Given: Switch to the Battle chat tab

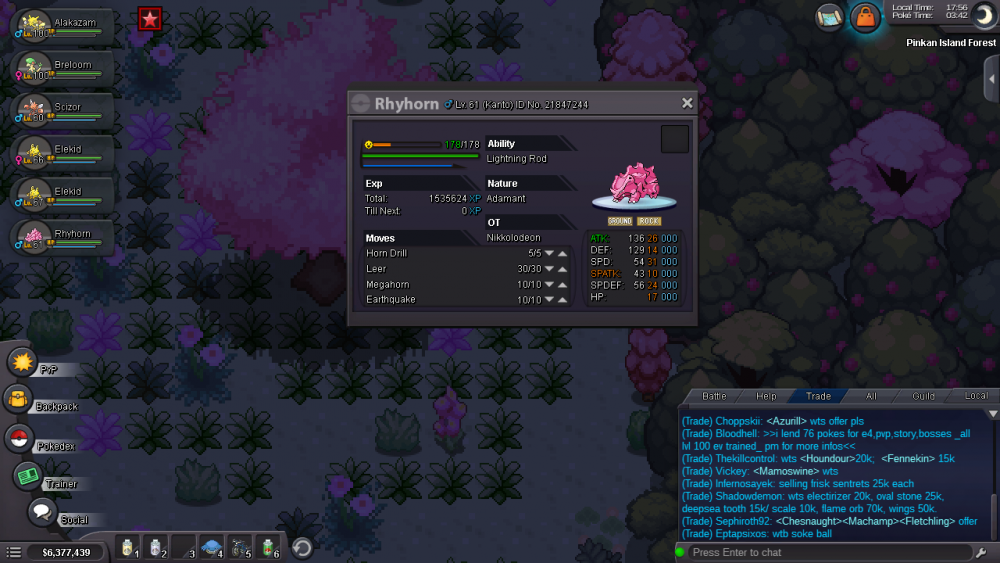Looking at the screenshot, I should pyautogui.click(x=714, y=396).
